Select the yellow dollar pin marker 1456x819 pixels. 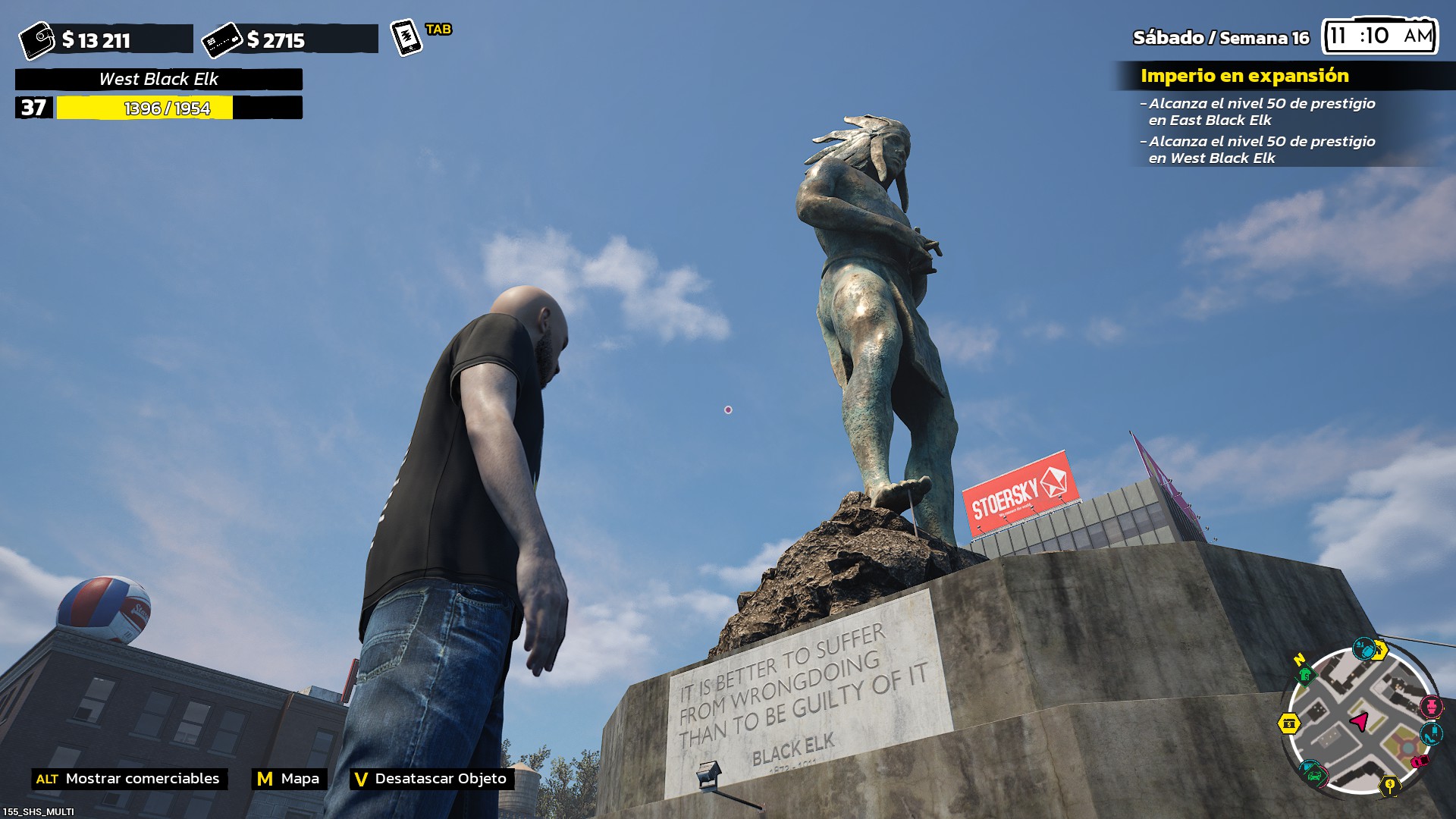click(1389, 786)
